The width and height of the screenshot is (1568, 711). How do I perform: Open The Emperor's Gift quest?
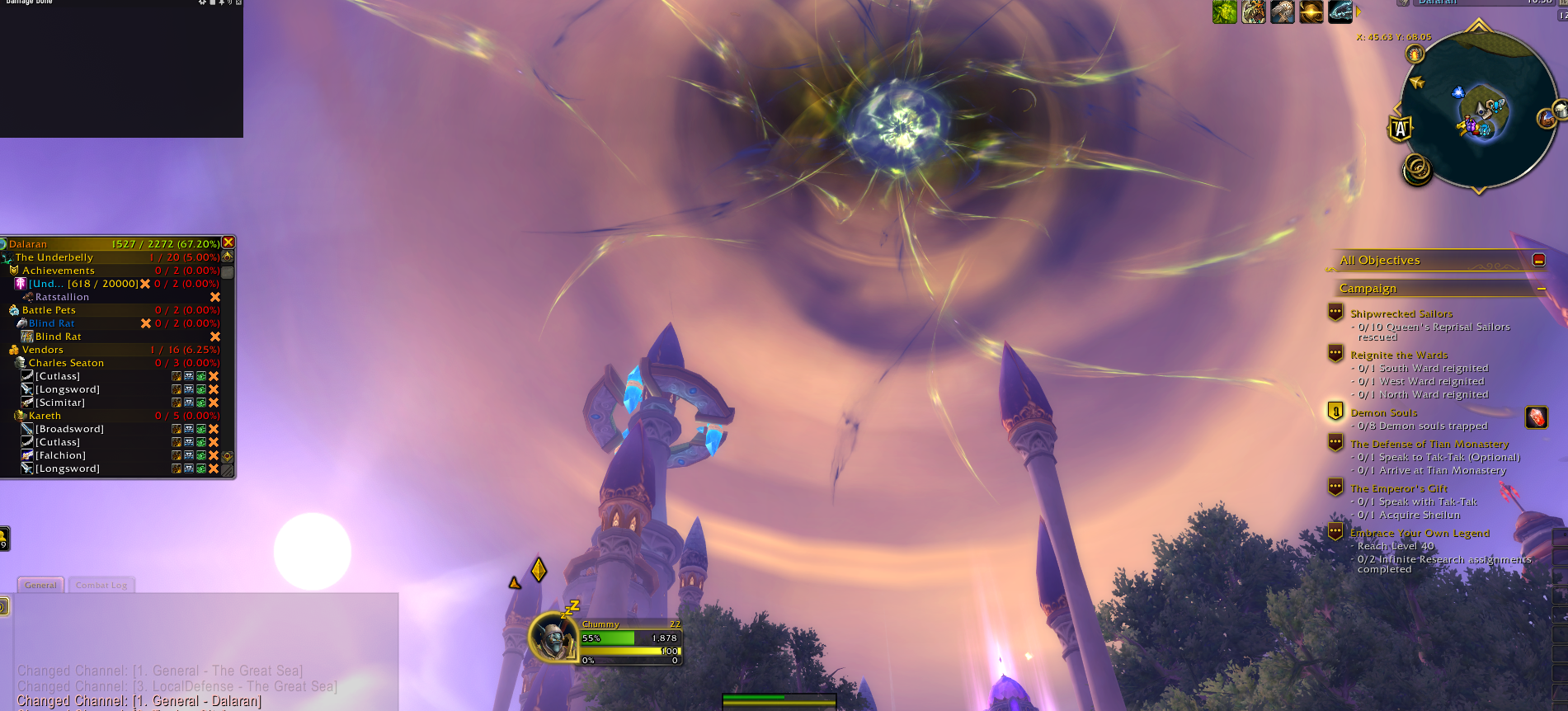1398,488
